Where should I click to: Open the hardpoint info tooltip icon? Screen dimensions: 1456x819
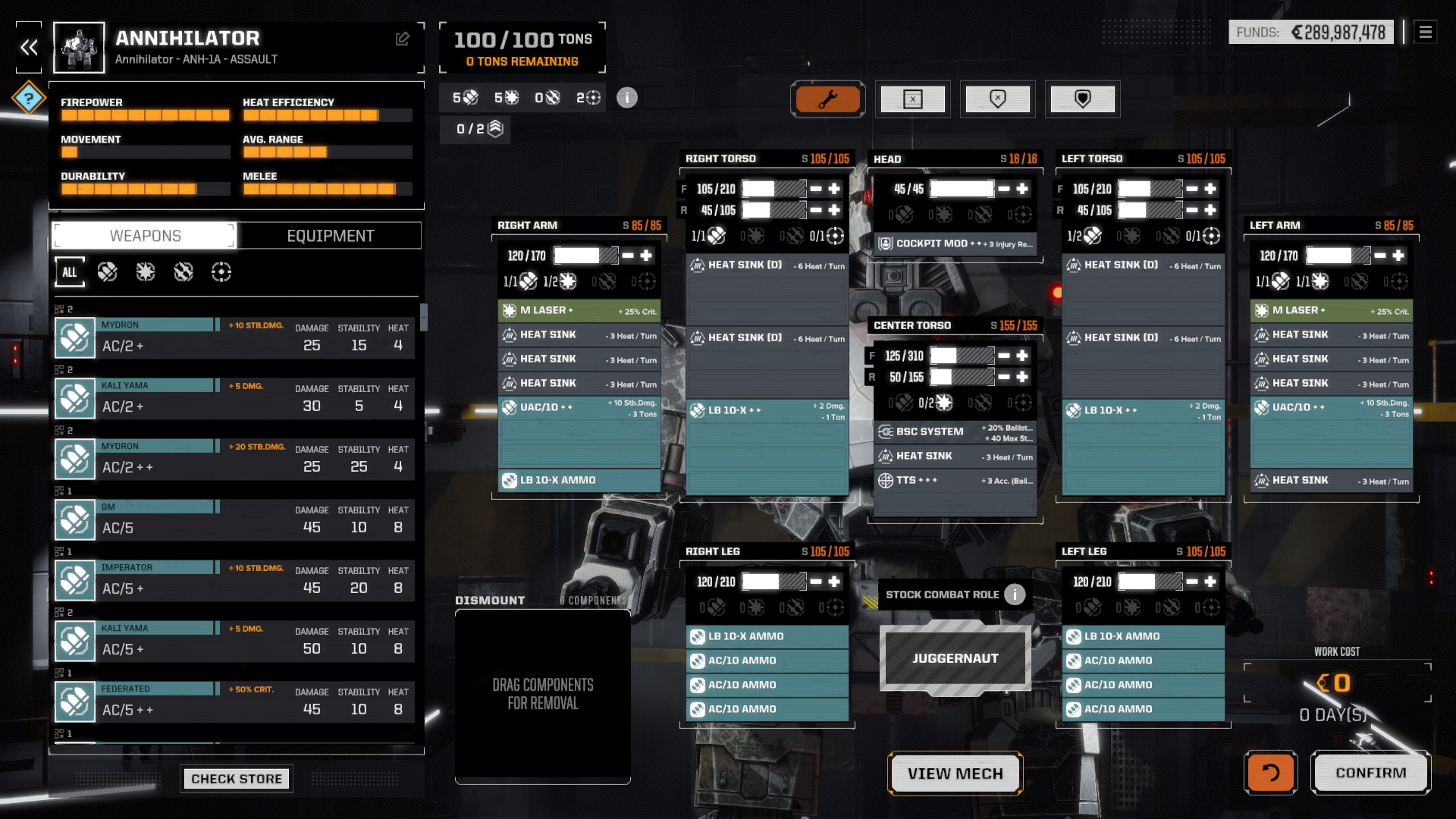[627, 98]
